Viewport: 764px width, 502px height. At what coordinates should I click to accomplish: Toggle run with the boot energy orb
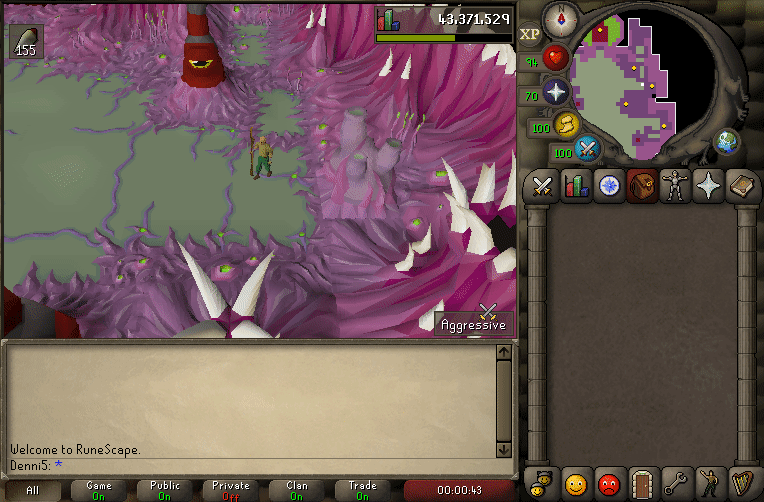click(x=567, y=123)
